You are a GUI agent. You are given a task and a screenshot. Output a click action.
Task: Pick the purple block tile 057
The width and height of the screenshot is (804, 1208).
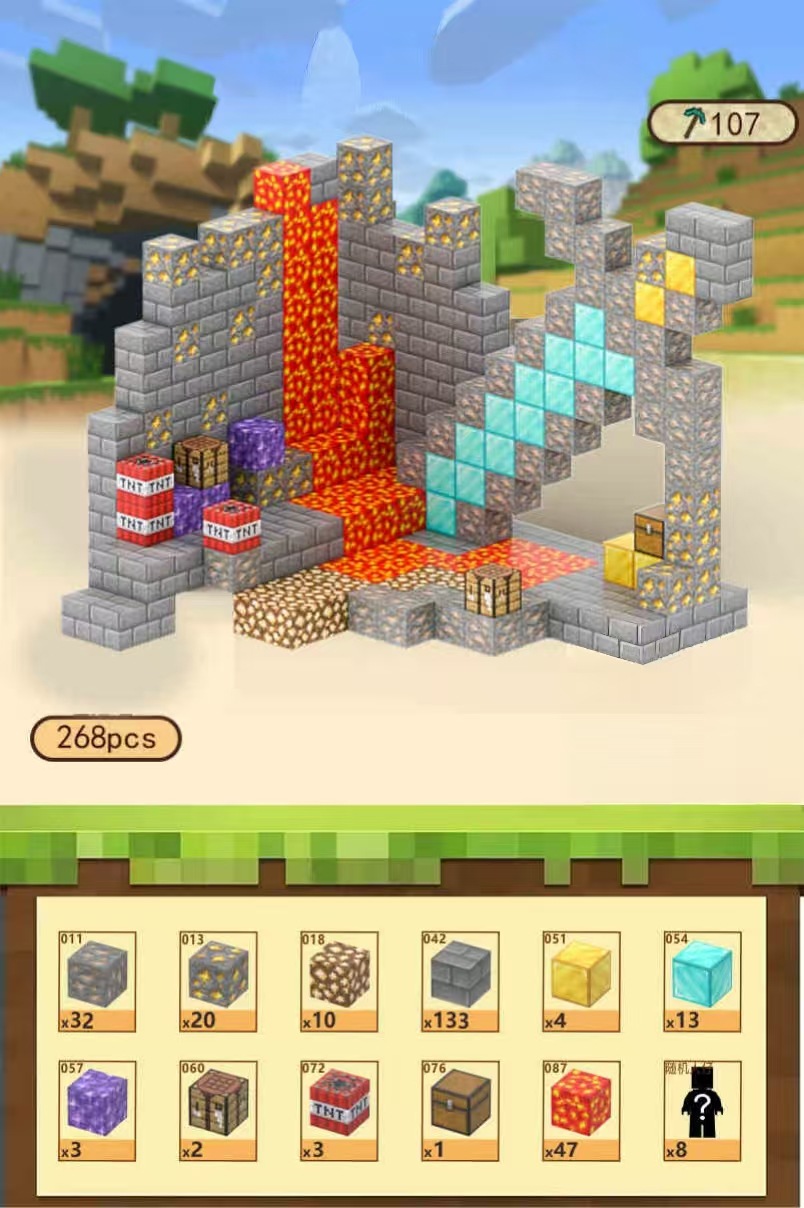tap(97, 1110)
